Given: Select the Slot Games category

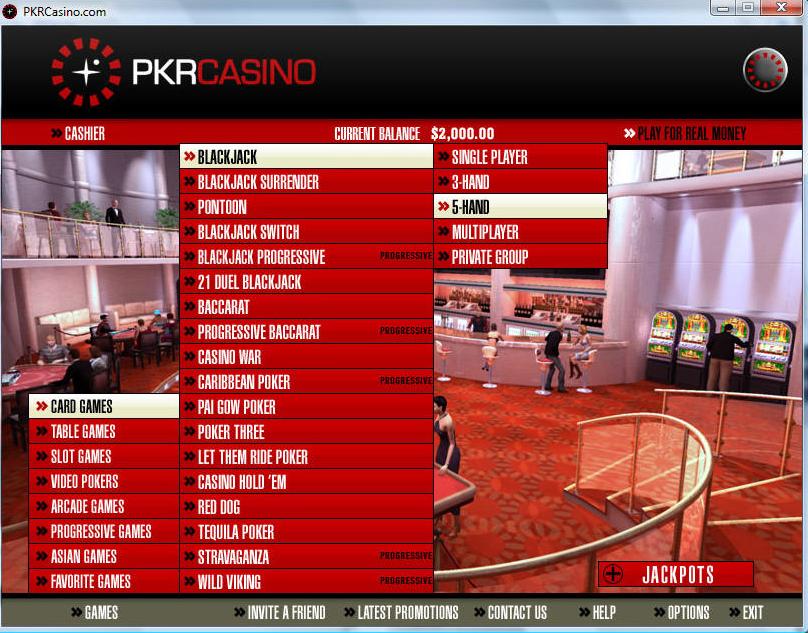Looking at the screenshot, I should (81, 456).
